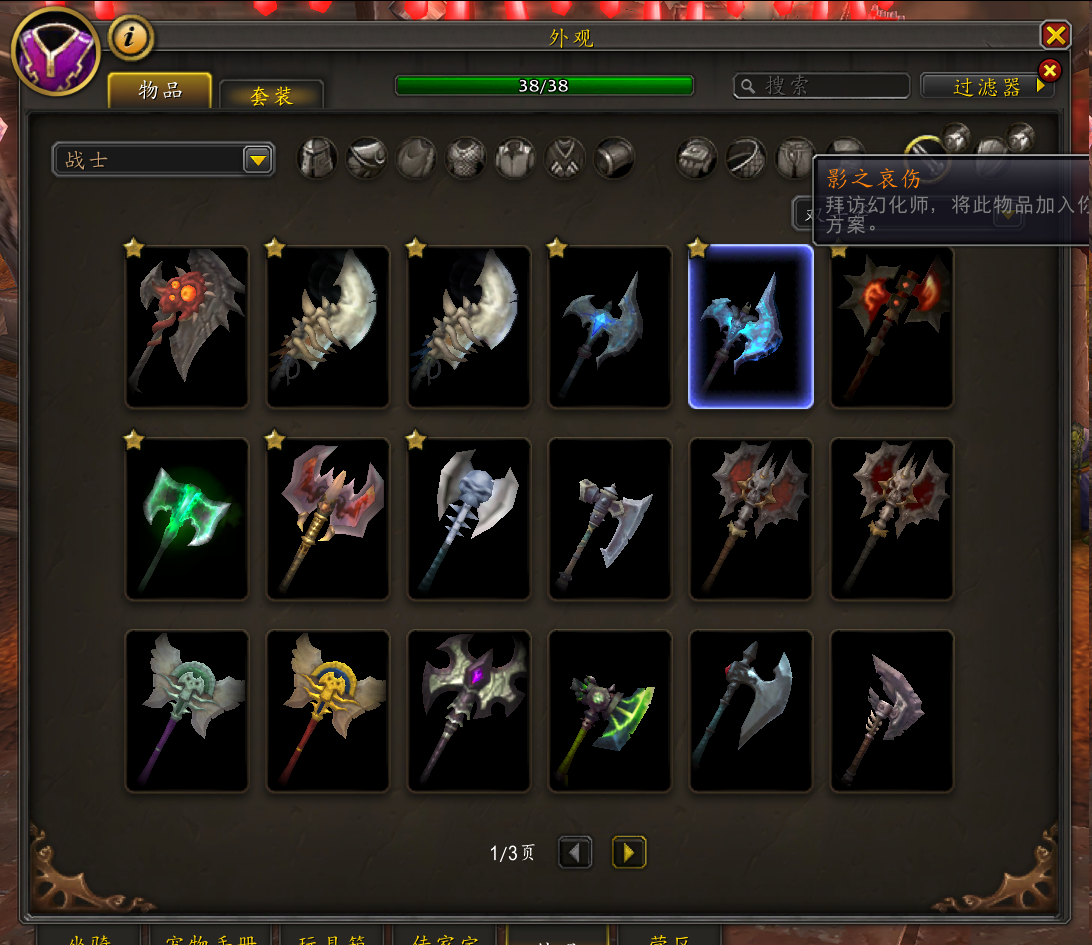This screenshot has width=1092, height=945.
Task: Select the 物品 items tab
Action: coord(160,90)
